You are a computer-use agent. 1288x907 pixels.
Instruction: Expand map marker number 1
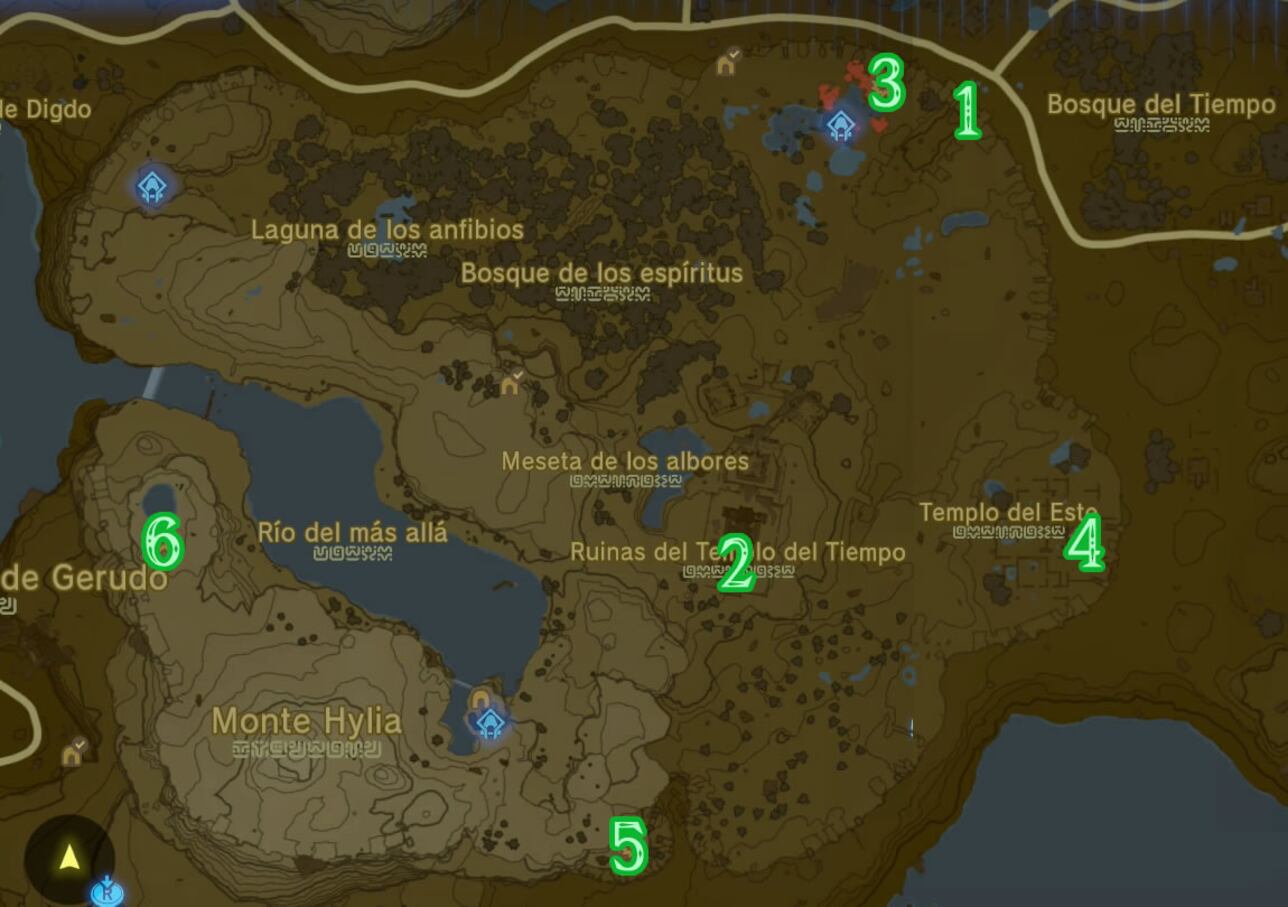click(967, 110)
